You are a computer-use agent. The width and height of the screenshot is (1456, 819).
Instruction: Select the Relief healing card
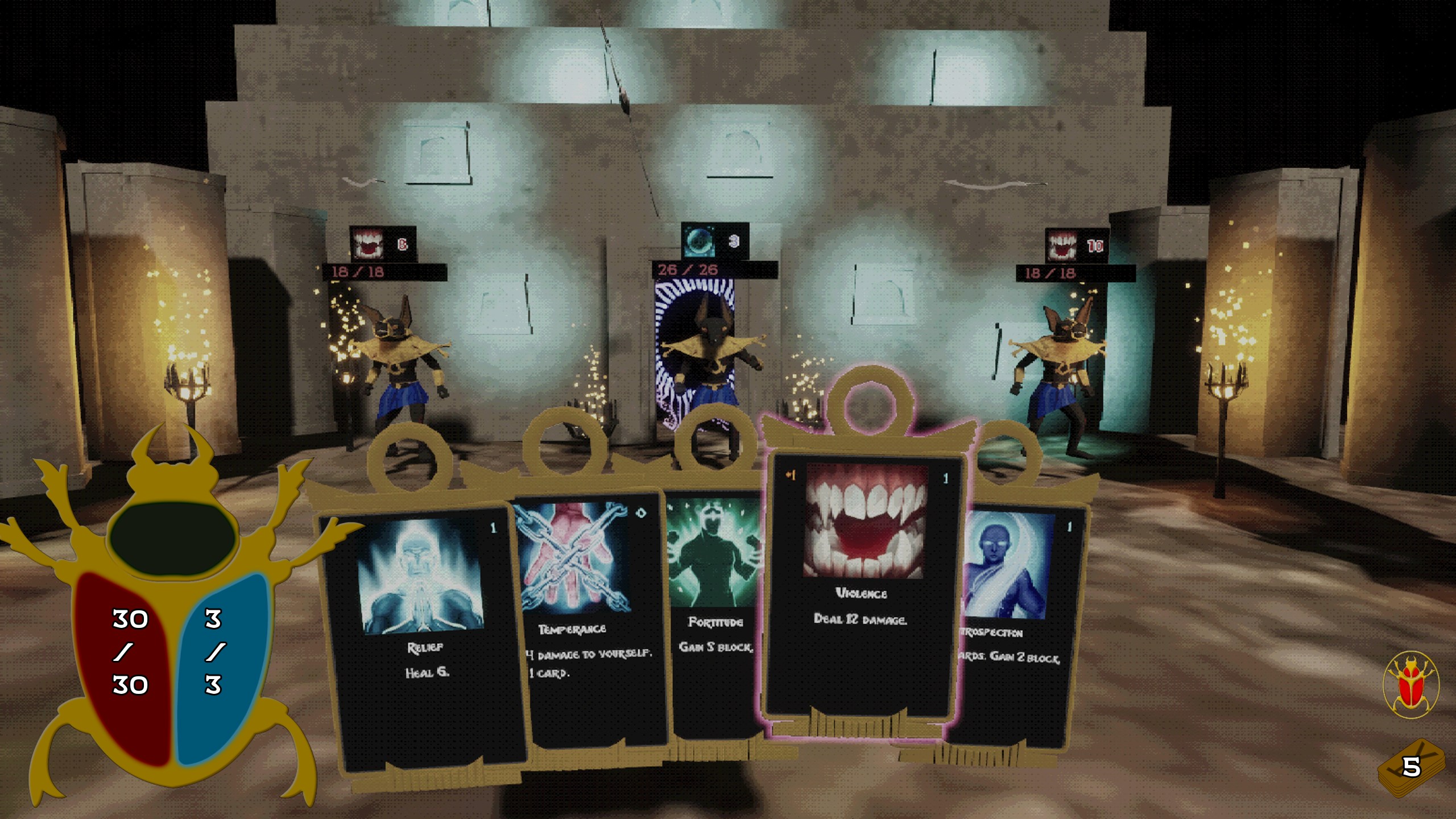[424, 637]
